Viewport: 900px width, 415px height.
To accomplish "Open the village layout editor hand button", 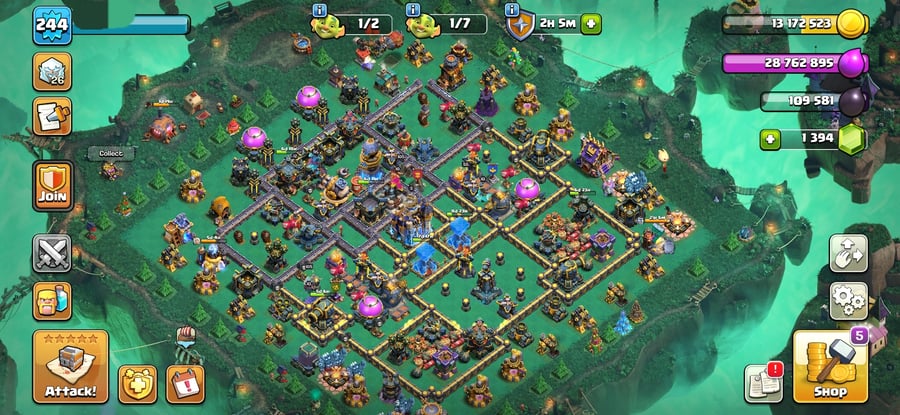I will [848, 254].
